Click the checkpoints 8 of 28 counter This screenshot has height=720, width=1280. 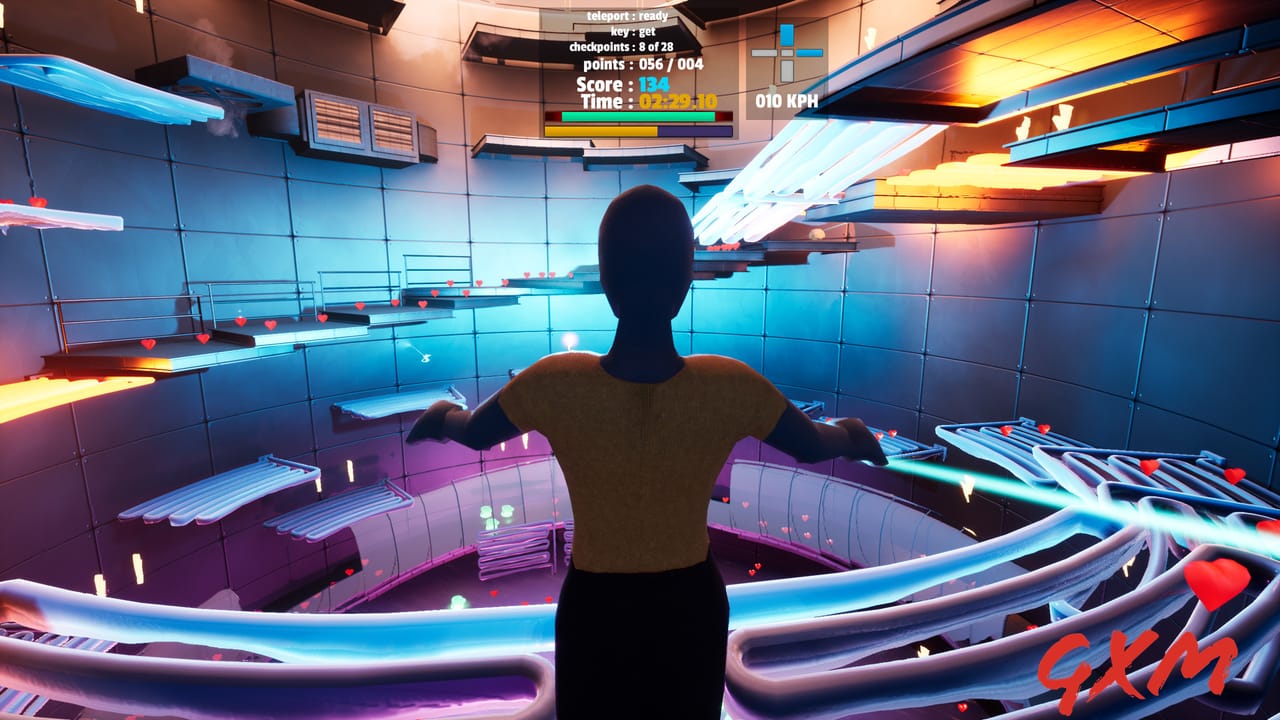click(x=622, y=47)
